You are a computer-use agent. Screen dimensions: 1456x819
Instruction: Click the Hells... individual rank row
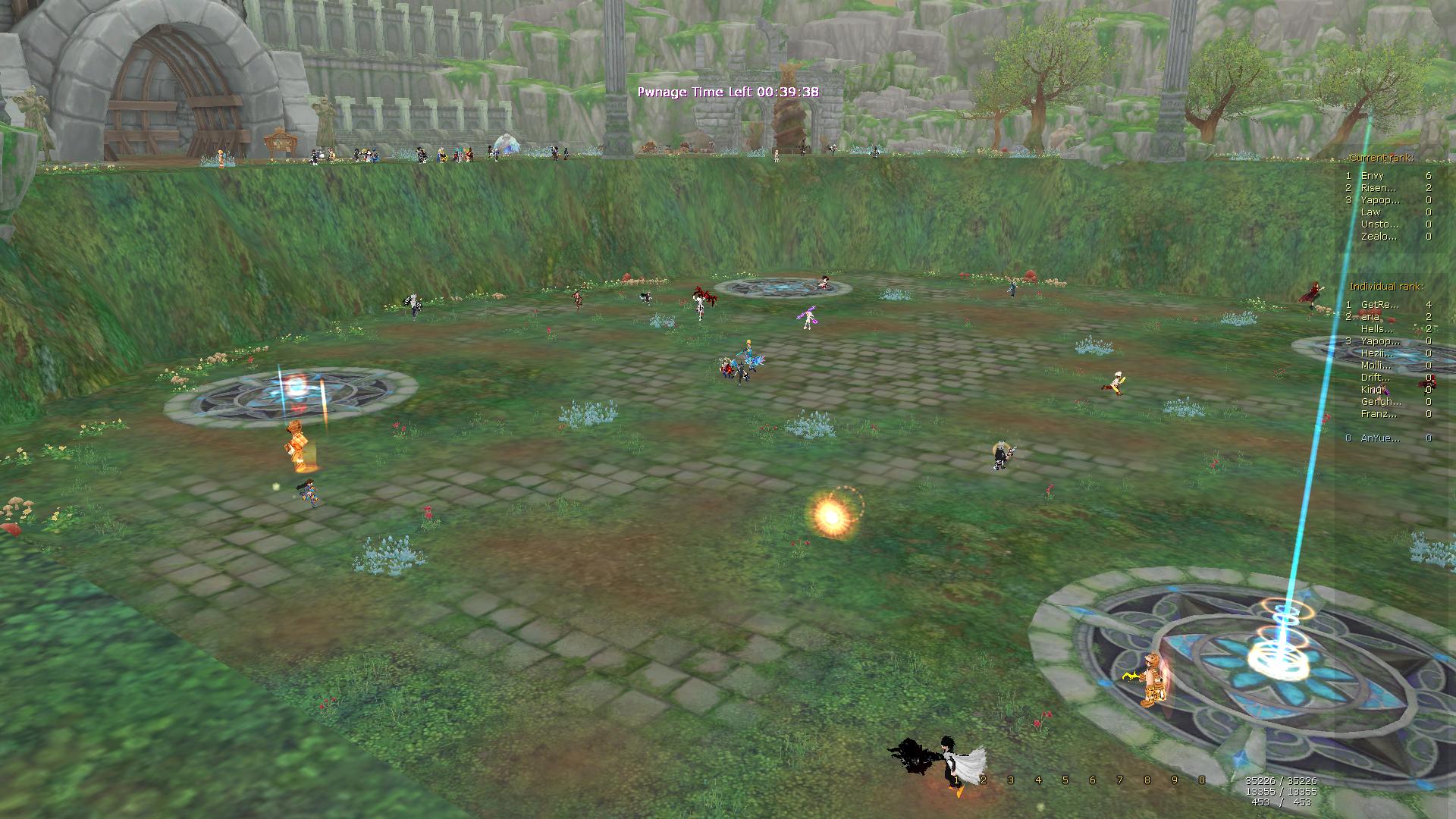coord(1377,328)
